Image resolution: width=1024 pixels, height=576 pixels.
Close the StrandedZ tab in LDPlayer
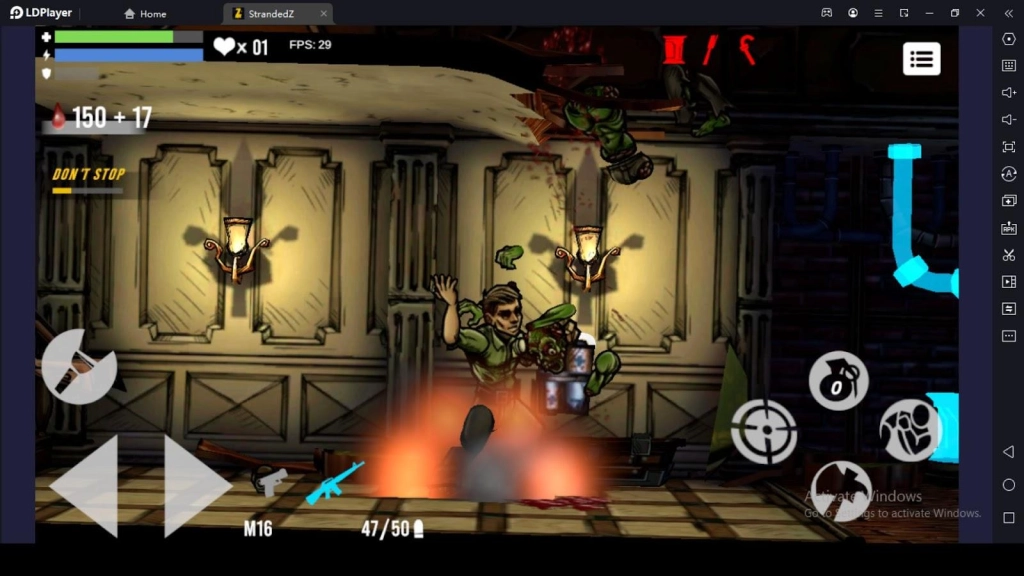[323, 14]
